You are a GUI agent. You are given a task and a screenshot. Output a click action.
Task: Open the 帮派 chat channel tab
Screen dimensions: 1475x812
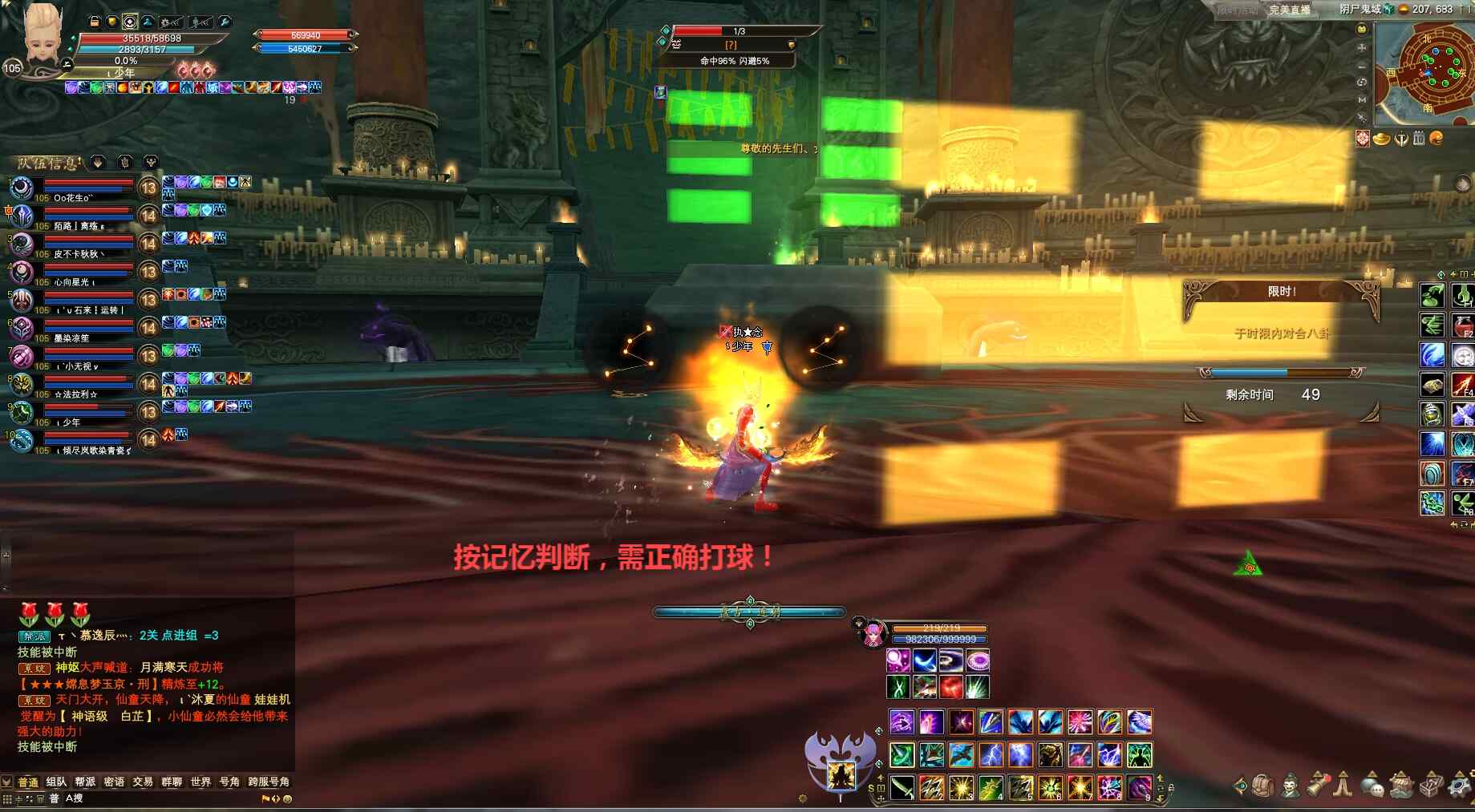click(x=85, y=782)
